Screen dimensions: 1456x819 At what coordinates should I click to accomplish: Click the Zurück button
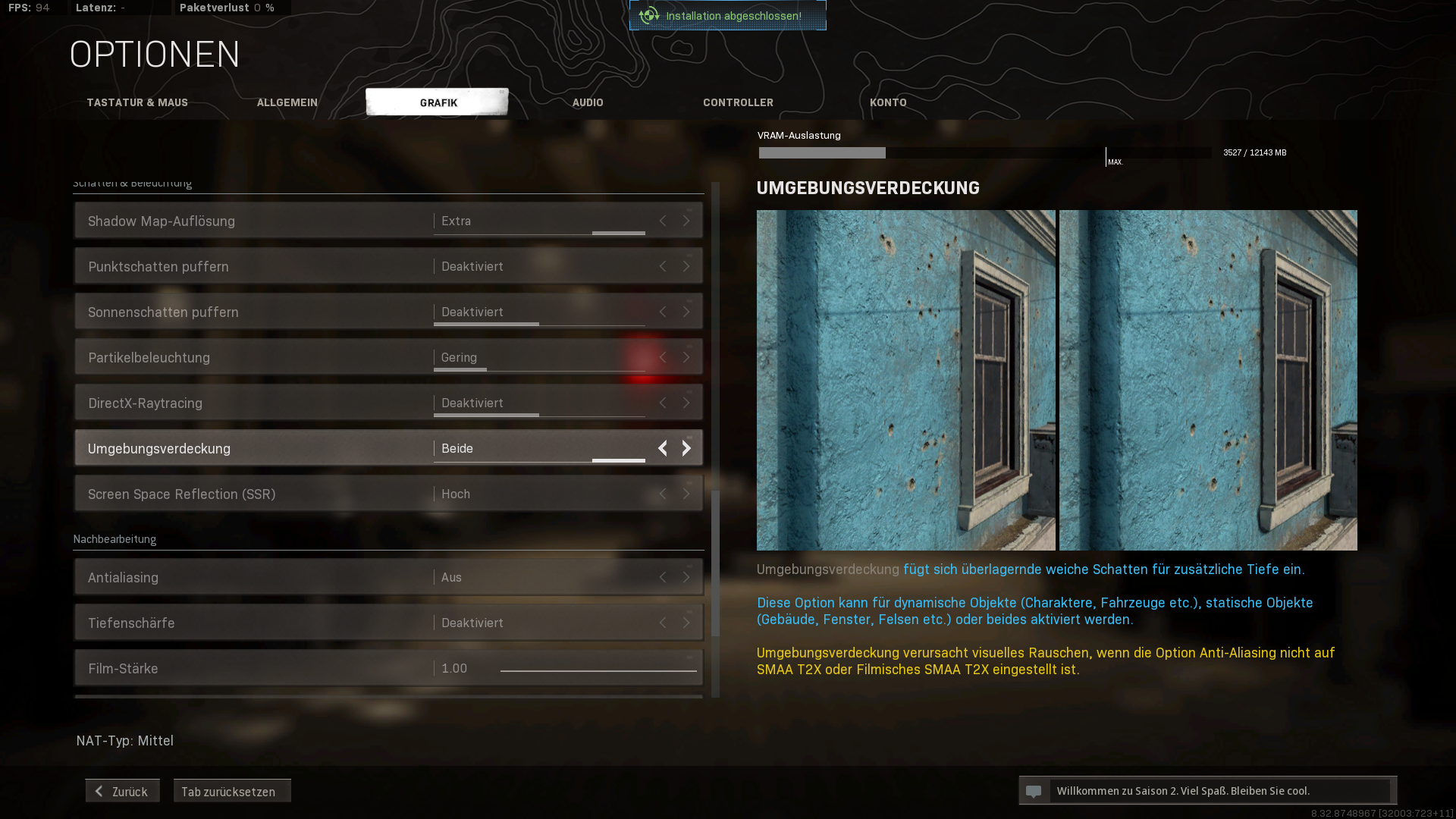tap(121, 790)
